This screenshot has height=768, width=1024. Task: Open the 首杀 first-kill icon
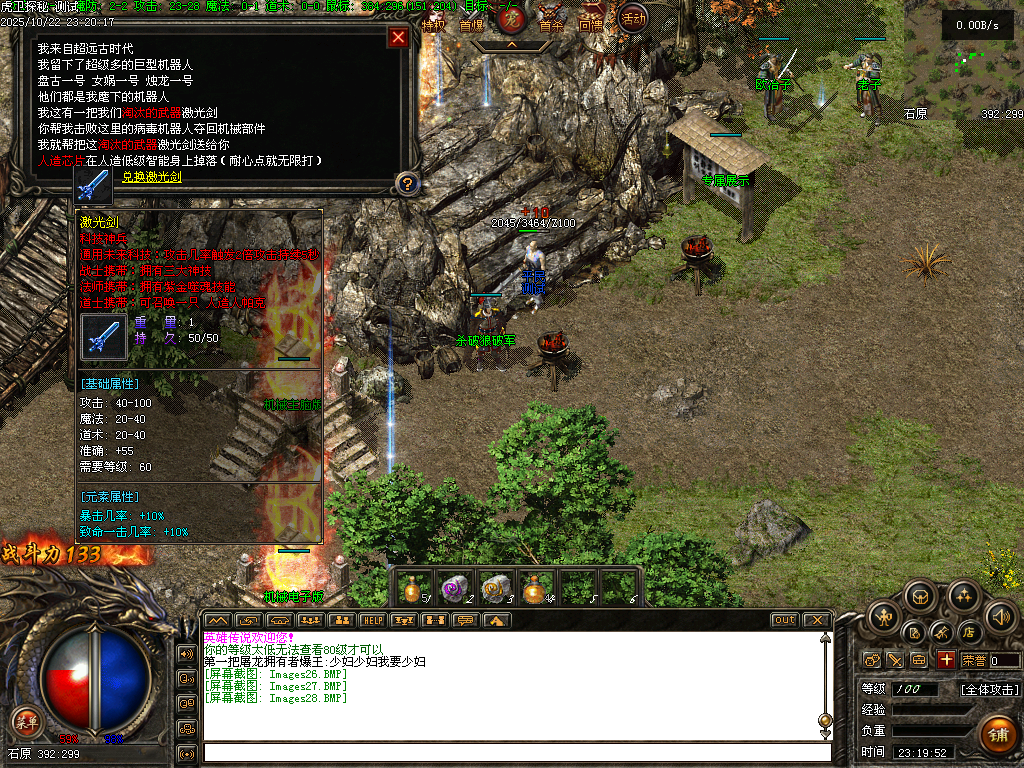[551, 22]
